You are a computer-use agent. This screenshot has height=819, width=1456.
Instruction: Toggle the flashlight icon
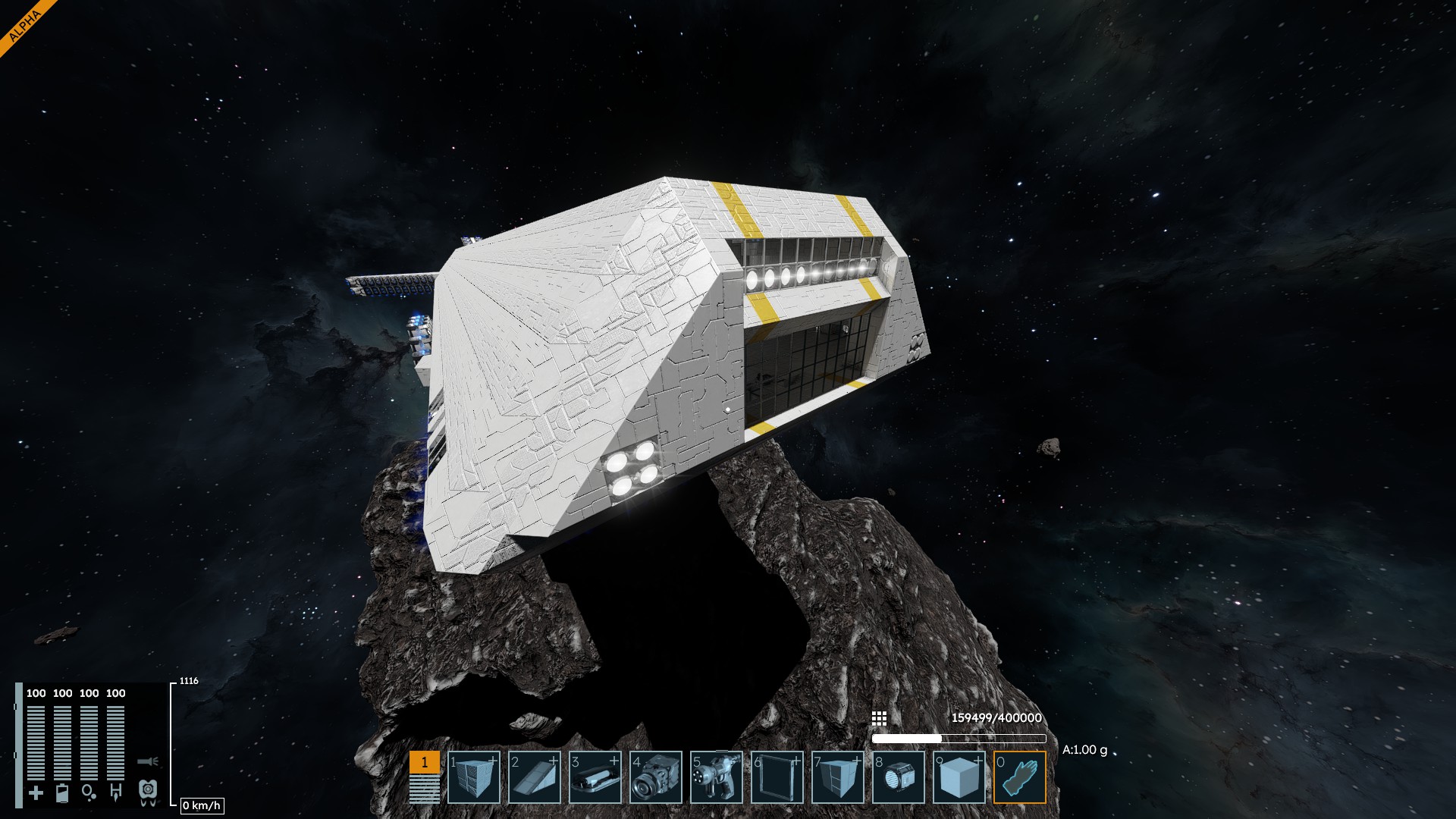(x=147, y=761)
